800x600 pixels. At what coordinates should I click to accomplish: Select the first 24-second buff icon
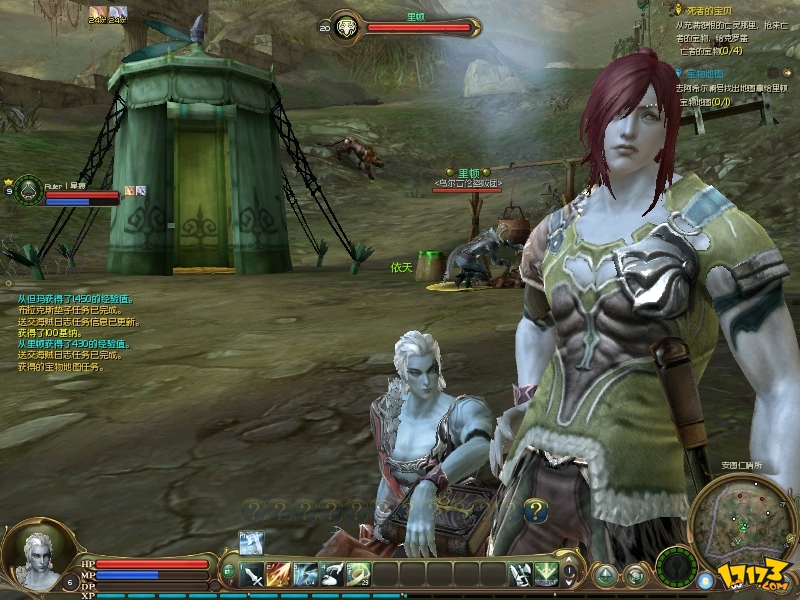[x=97, y=13]
